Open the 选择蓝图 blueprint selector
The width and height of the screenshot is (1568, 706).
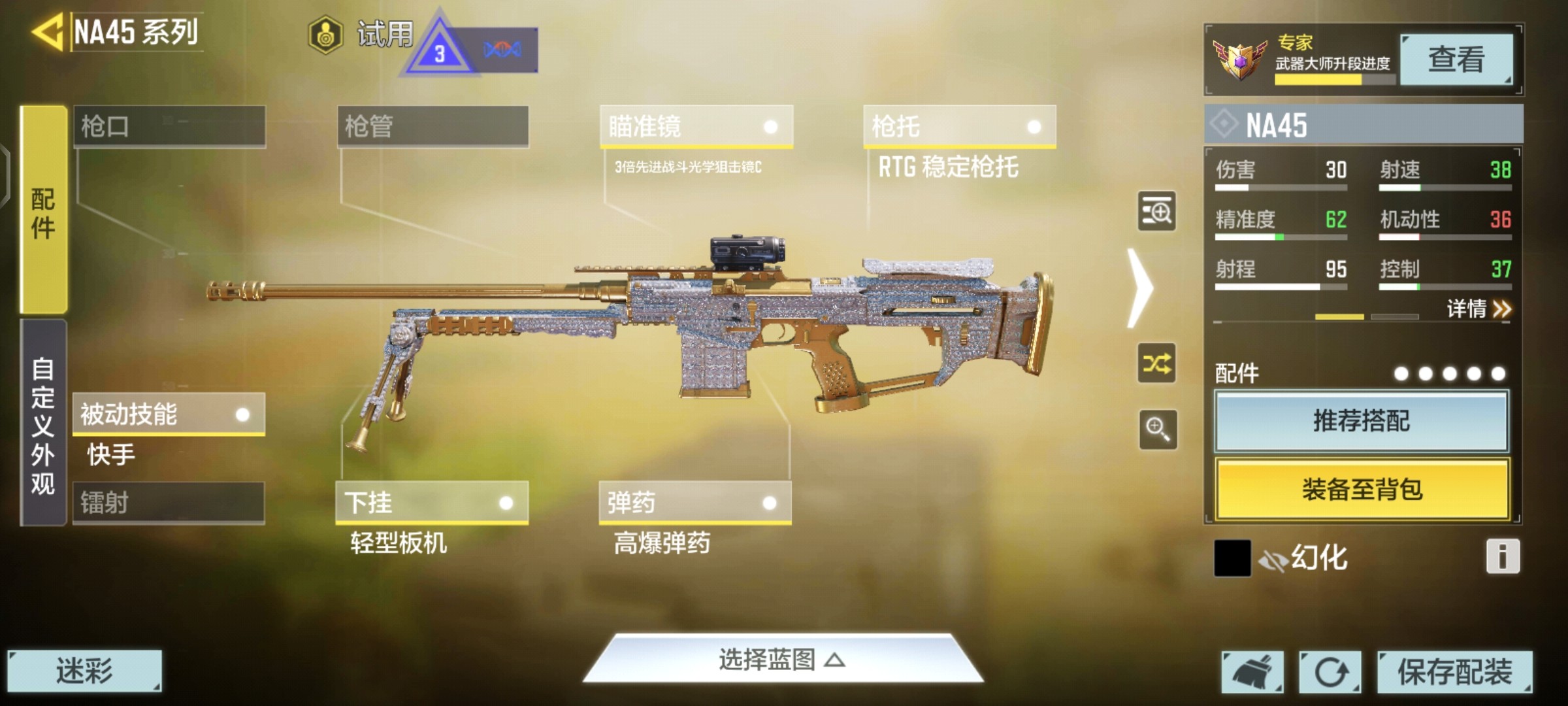tap(782, 660)
